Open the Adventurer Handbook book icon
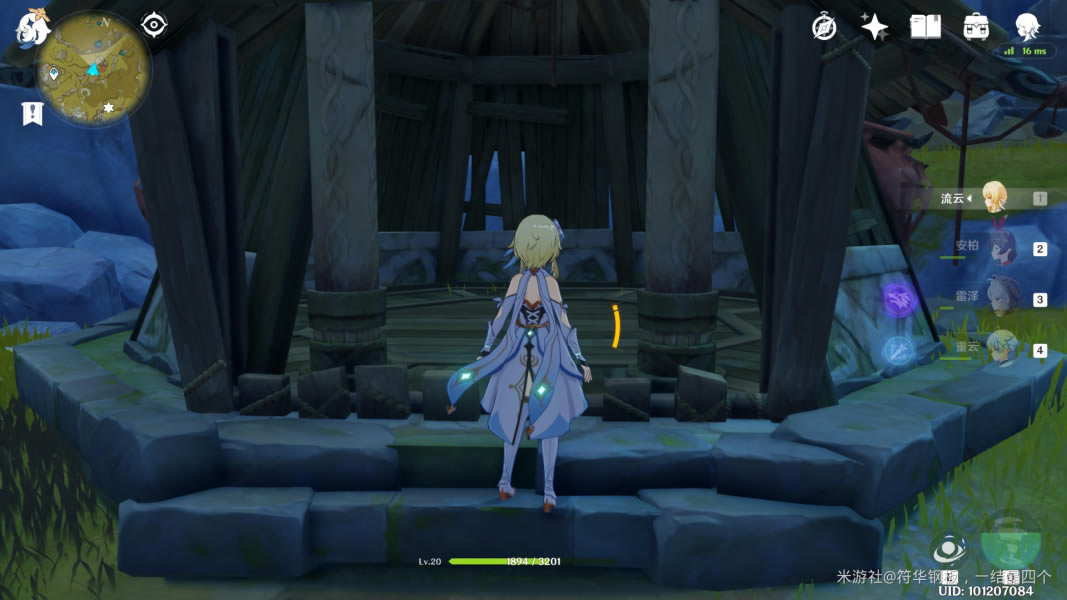This screenshot has height=600, width=1067. tap(925, 27)
